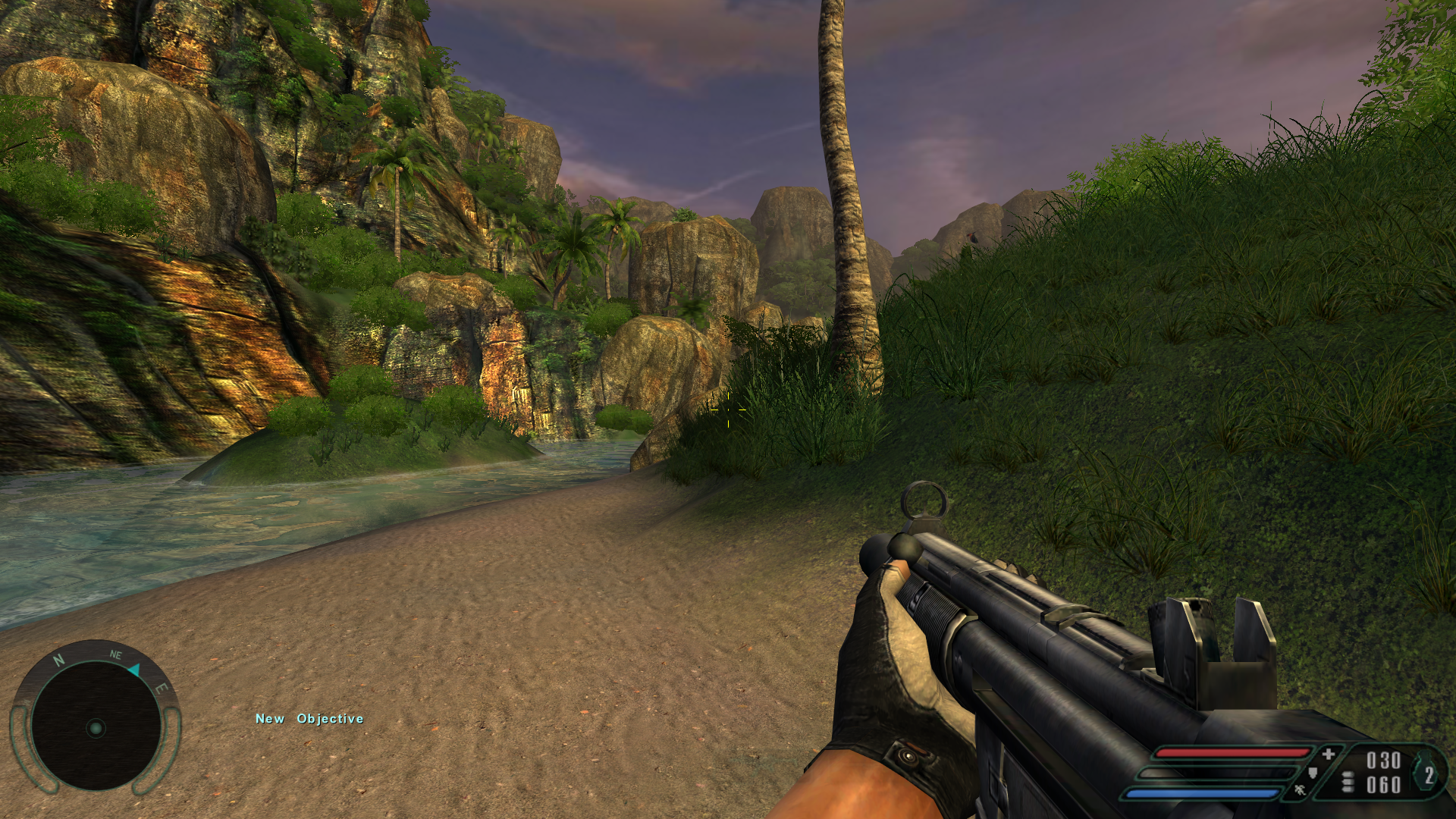Viewport: 1456px width, 819px height.
Task: Click the armor shield icon
Action: [x=1313, y=773]
